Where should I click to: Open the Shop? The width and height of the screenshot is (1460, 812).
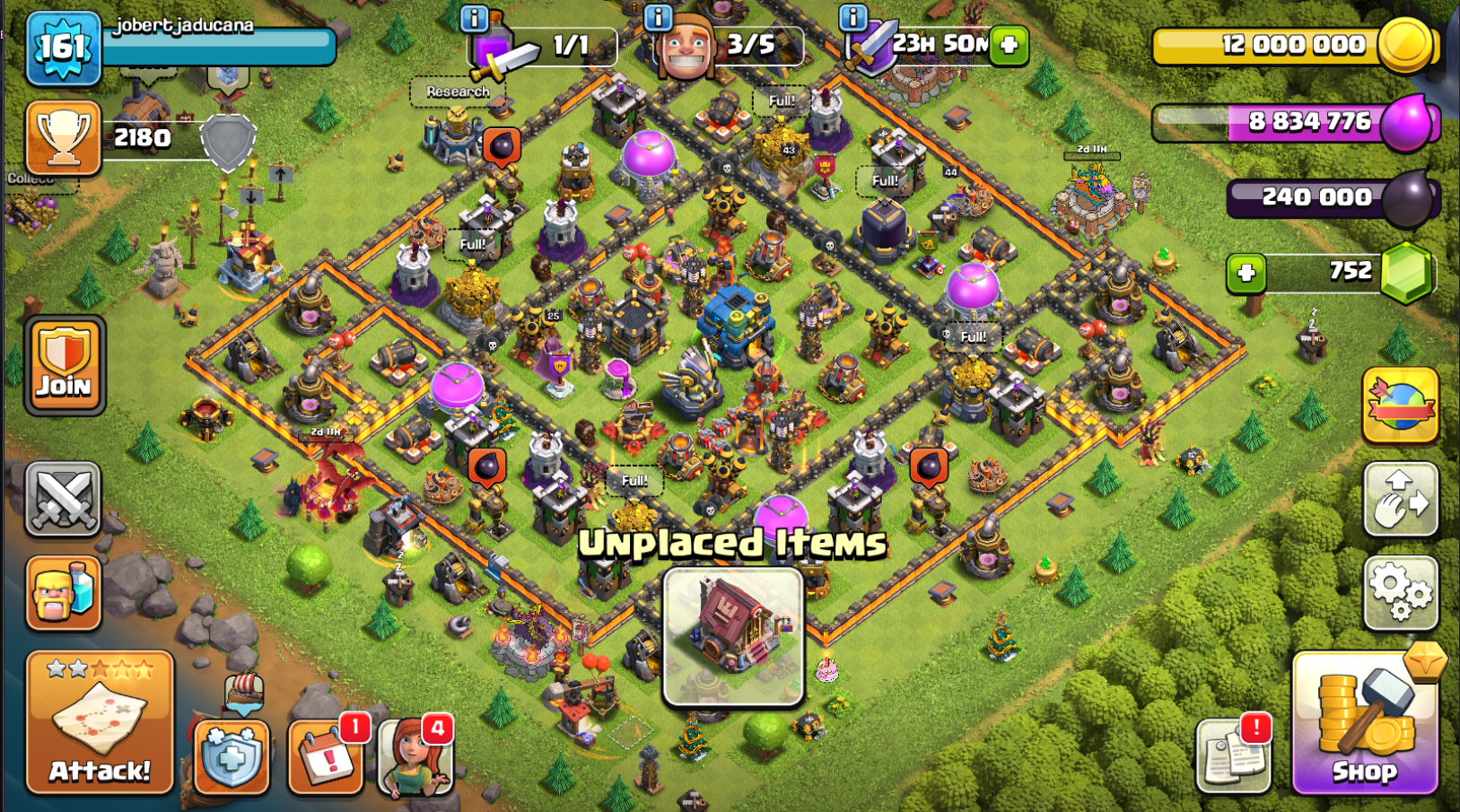pos(1364,725)
